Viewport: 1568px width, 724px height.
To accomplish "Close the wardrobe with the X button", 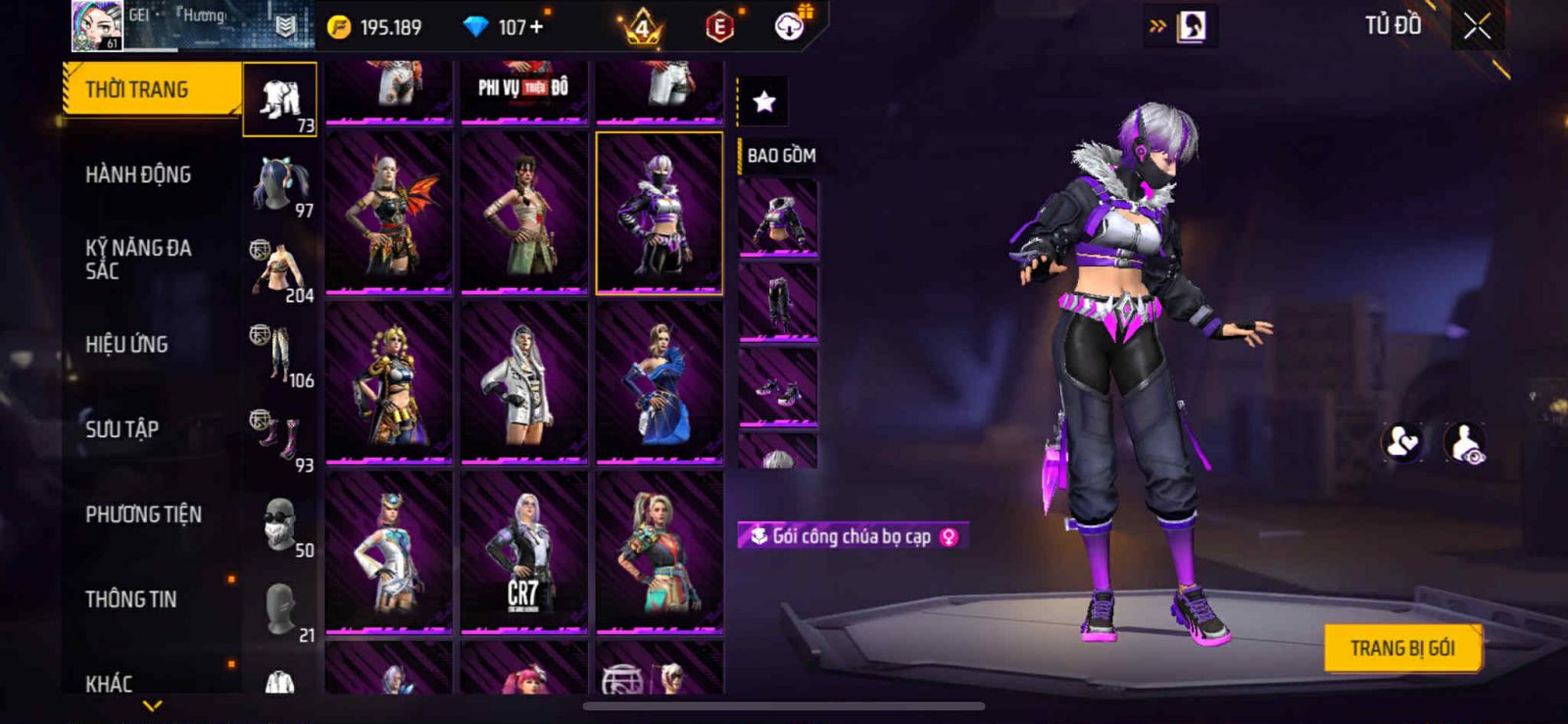I will pos(1477,27).
